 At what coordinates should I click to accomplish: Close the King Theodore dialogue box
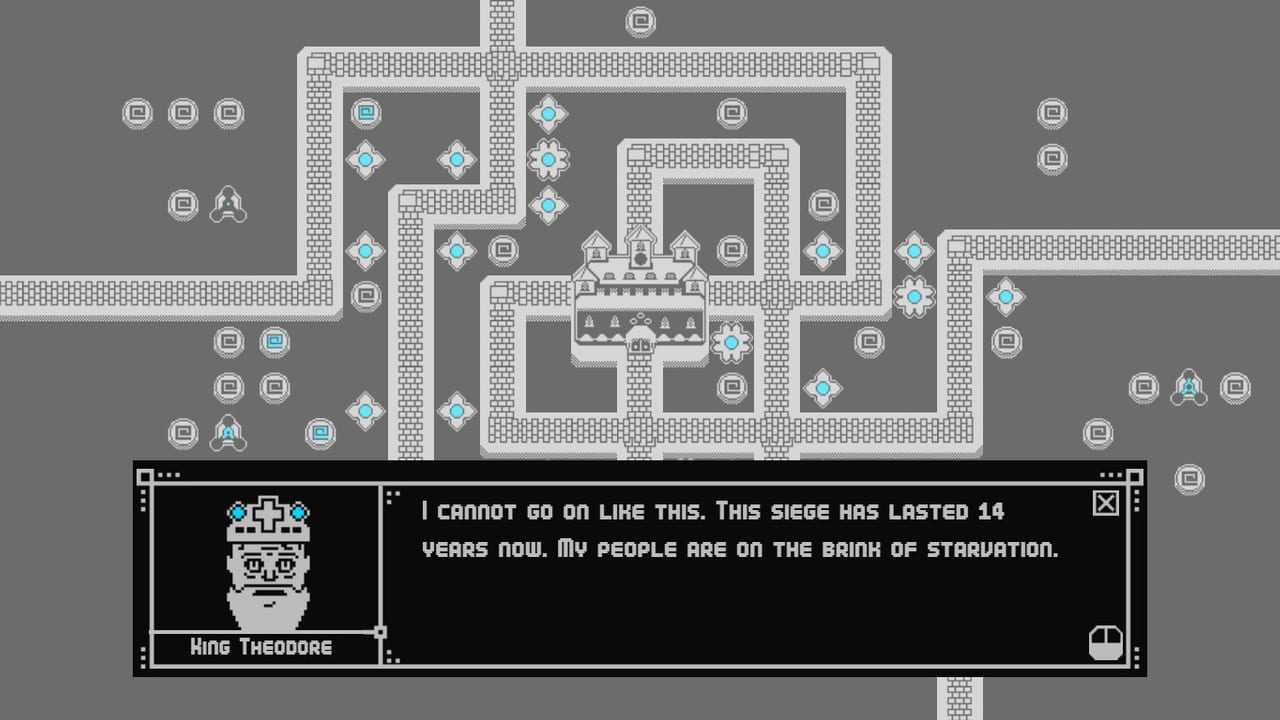click(x=1105, y=503)
